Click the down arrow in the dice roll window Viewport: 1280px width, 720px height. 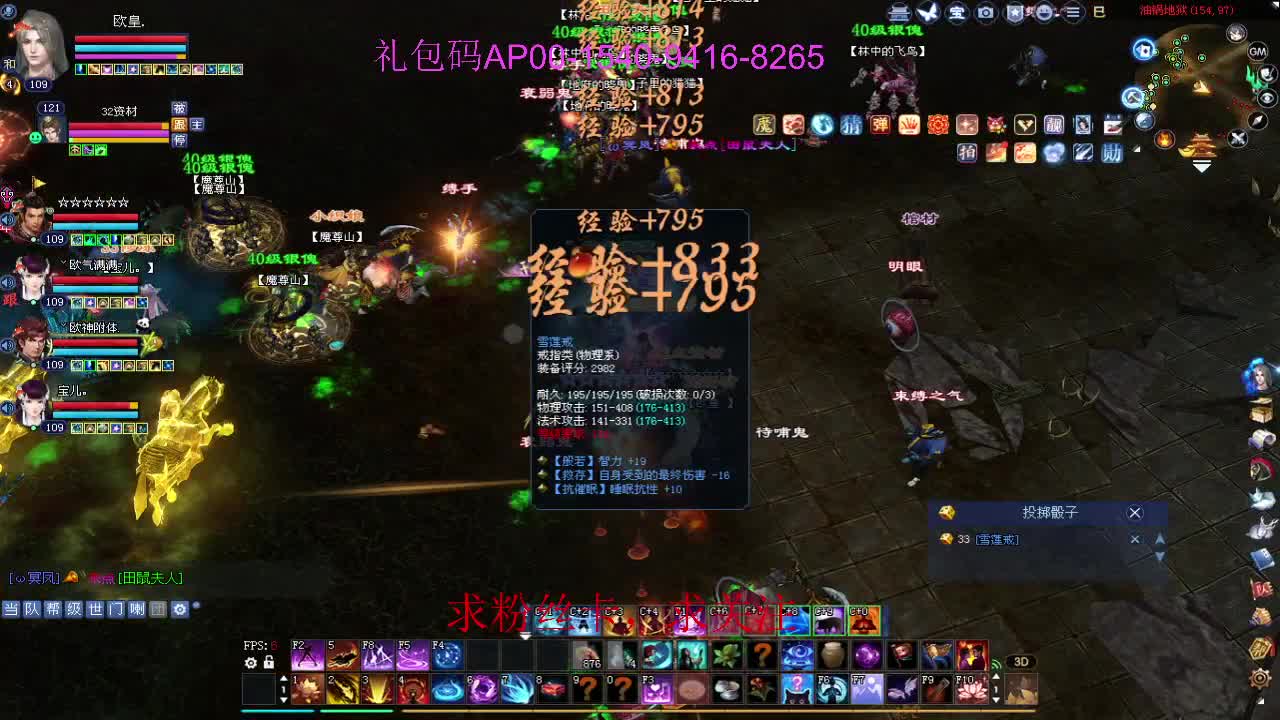point(1159,557)
